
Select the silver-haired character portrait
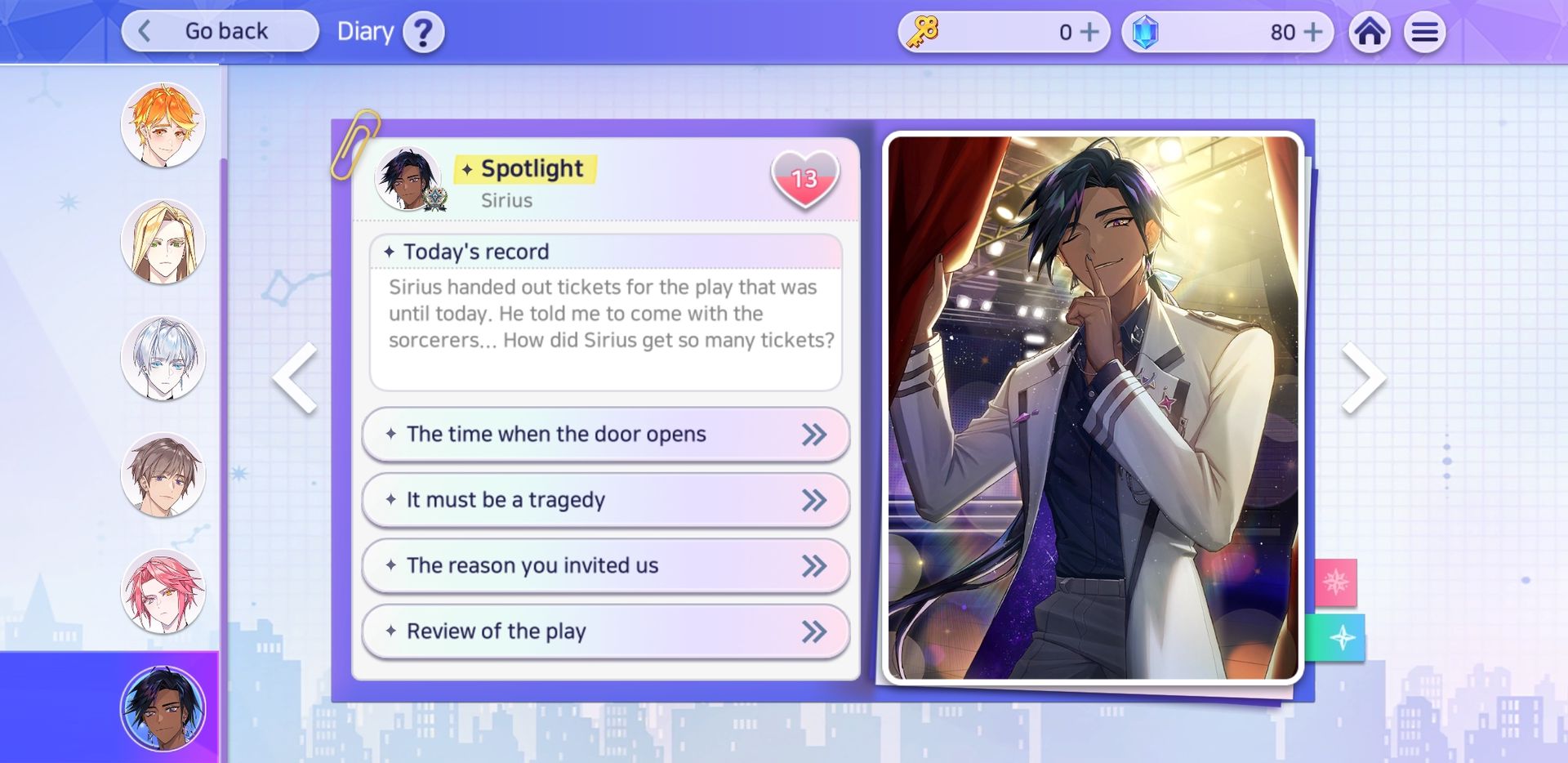pyautogui.click(x=163, y=359)
